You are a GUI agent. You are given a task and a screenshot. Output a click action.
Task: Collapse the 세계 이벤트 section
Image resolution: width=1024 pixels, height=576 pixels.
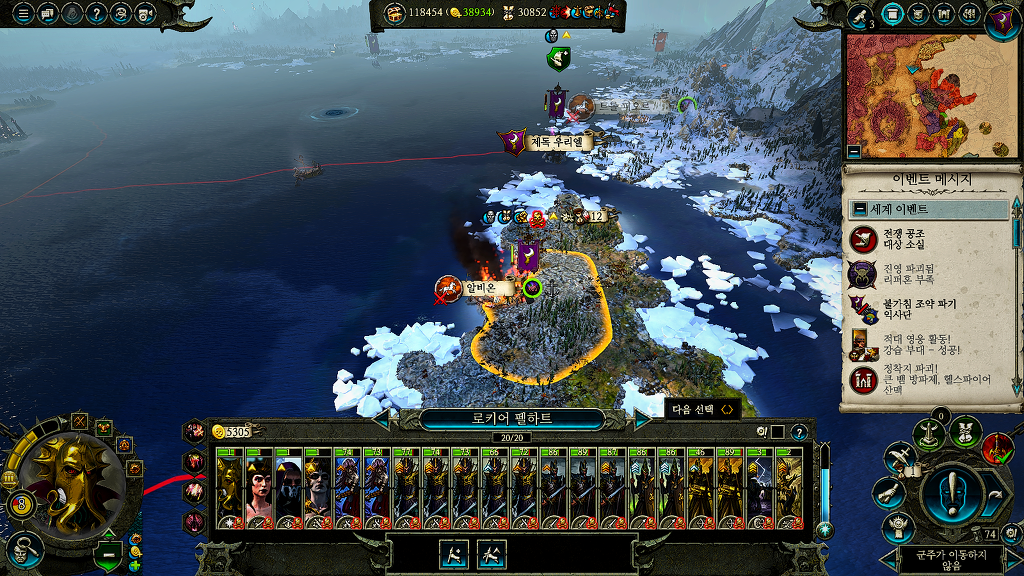point(859,210)
